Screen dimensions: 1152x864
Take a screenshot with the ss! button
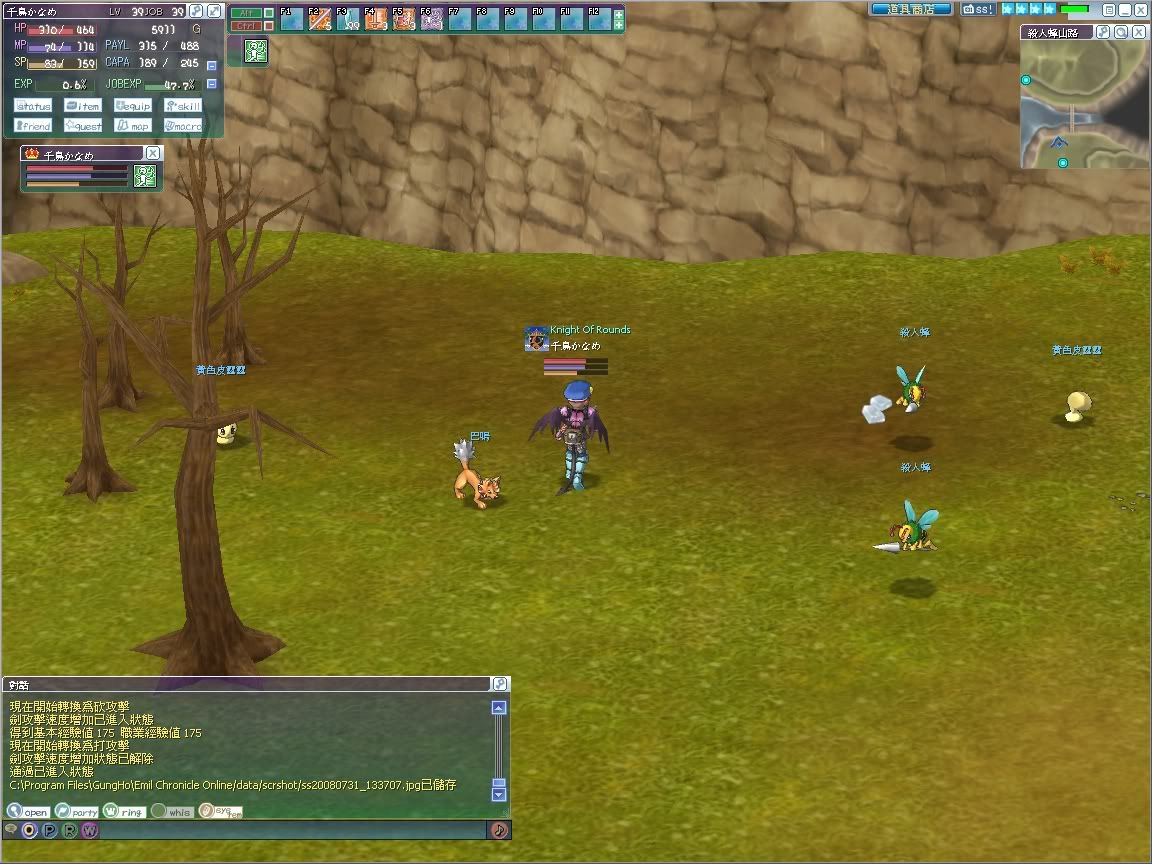point(978,9)
